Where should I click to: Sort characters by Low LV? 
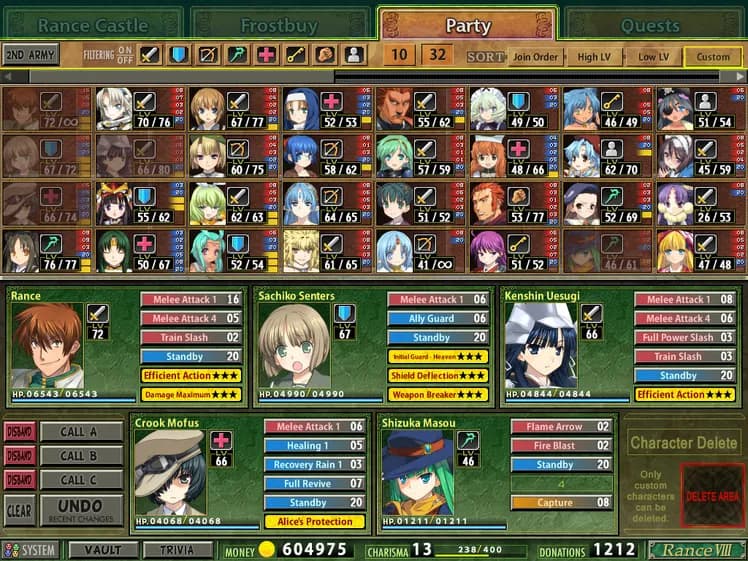click(x=654, y=56)
